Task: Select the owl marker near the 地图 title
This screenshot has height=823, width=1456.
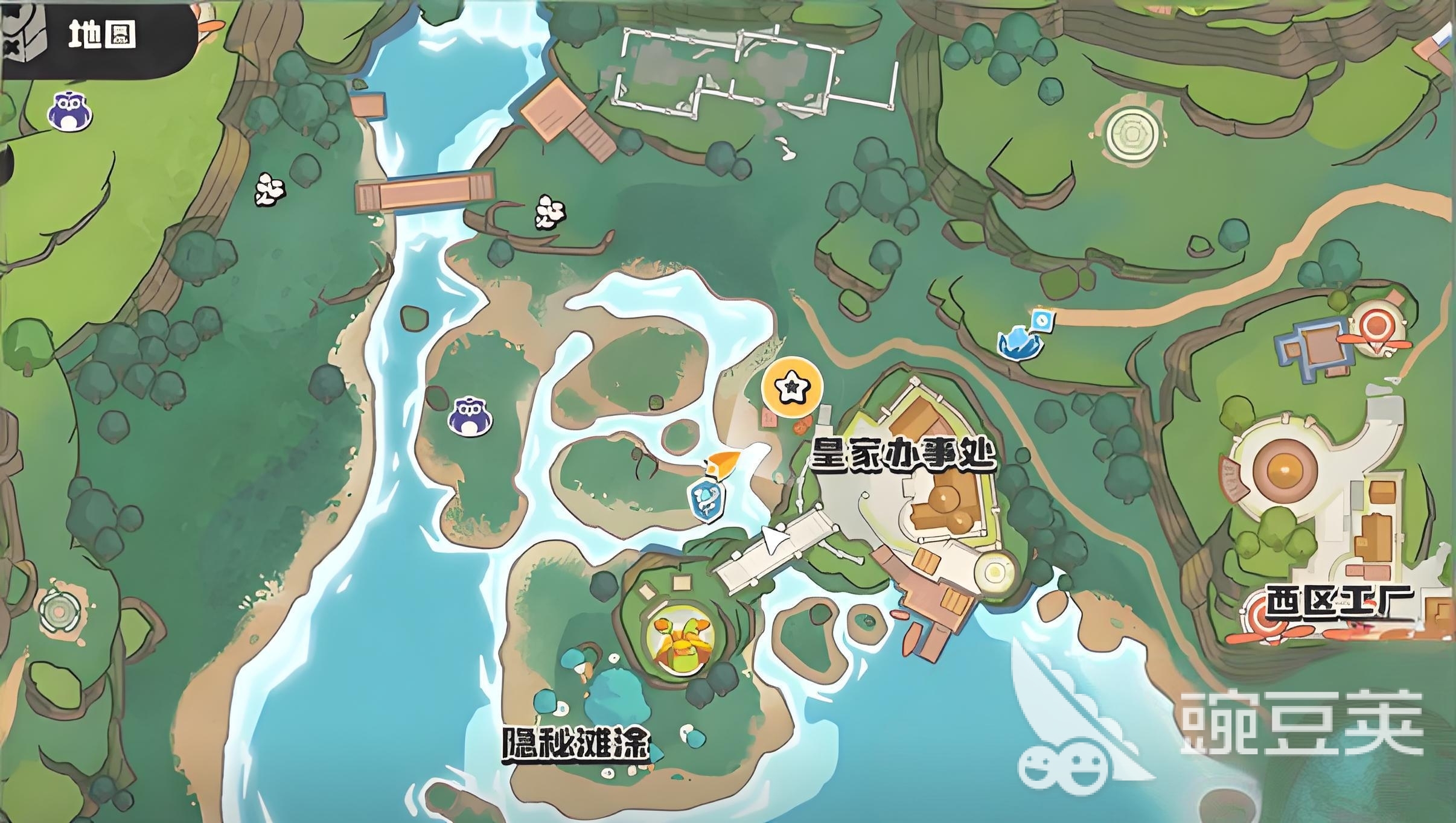Action: [x=69, y=111]
